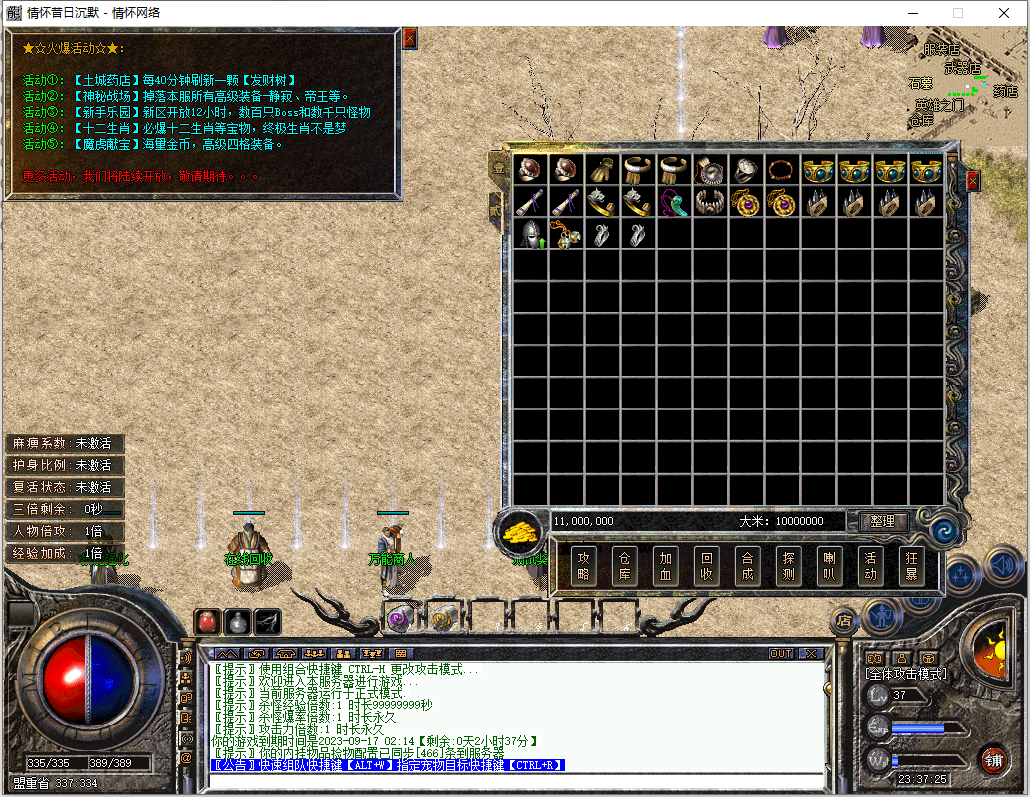Choose the 合成 synthesis button

click(747, 566)
